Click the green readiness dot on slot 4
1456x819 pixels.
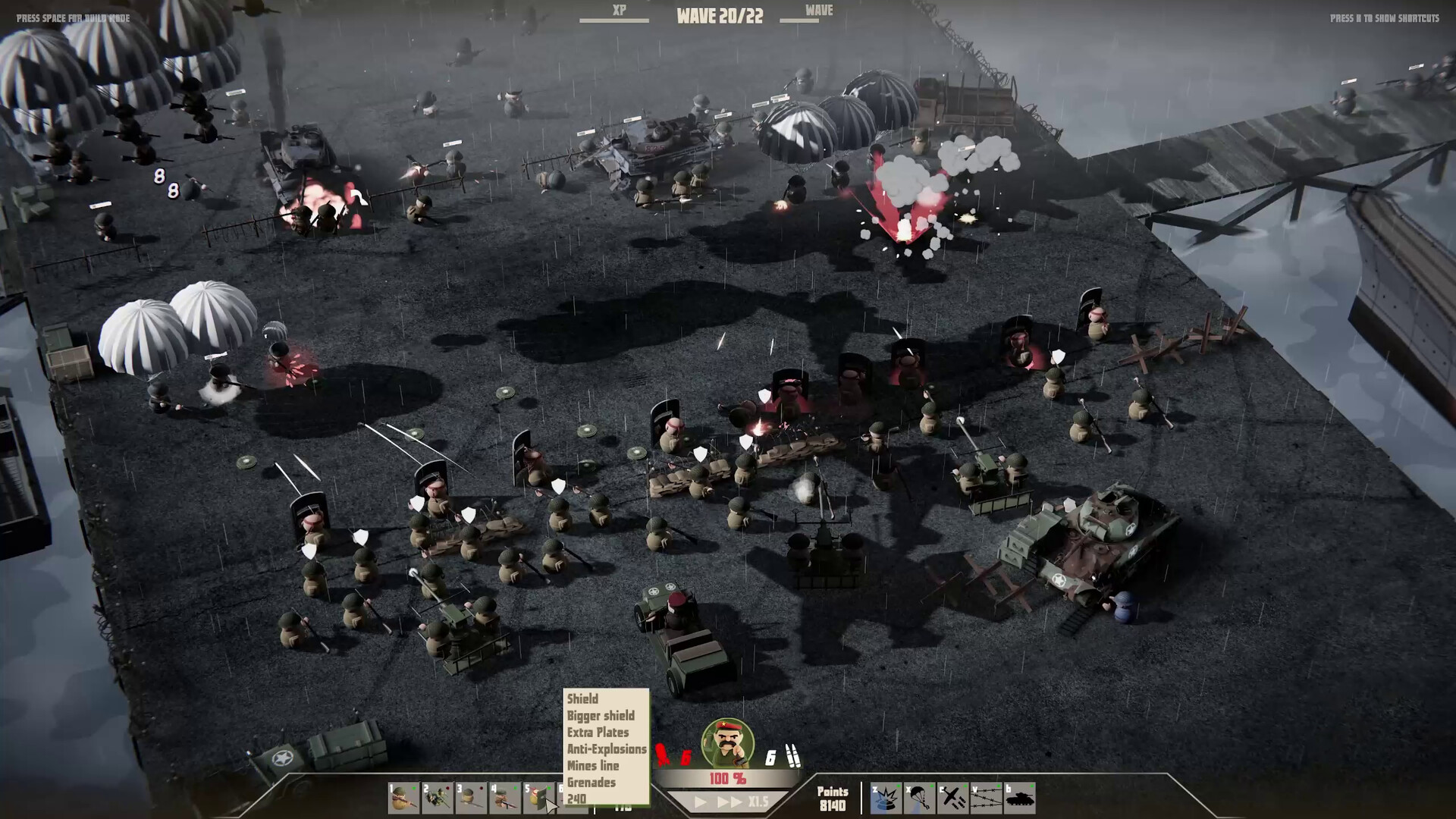tap(516, 788)
